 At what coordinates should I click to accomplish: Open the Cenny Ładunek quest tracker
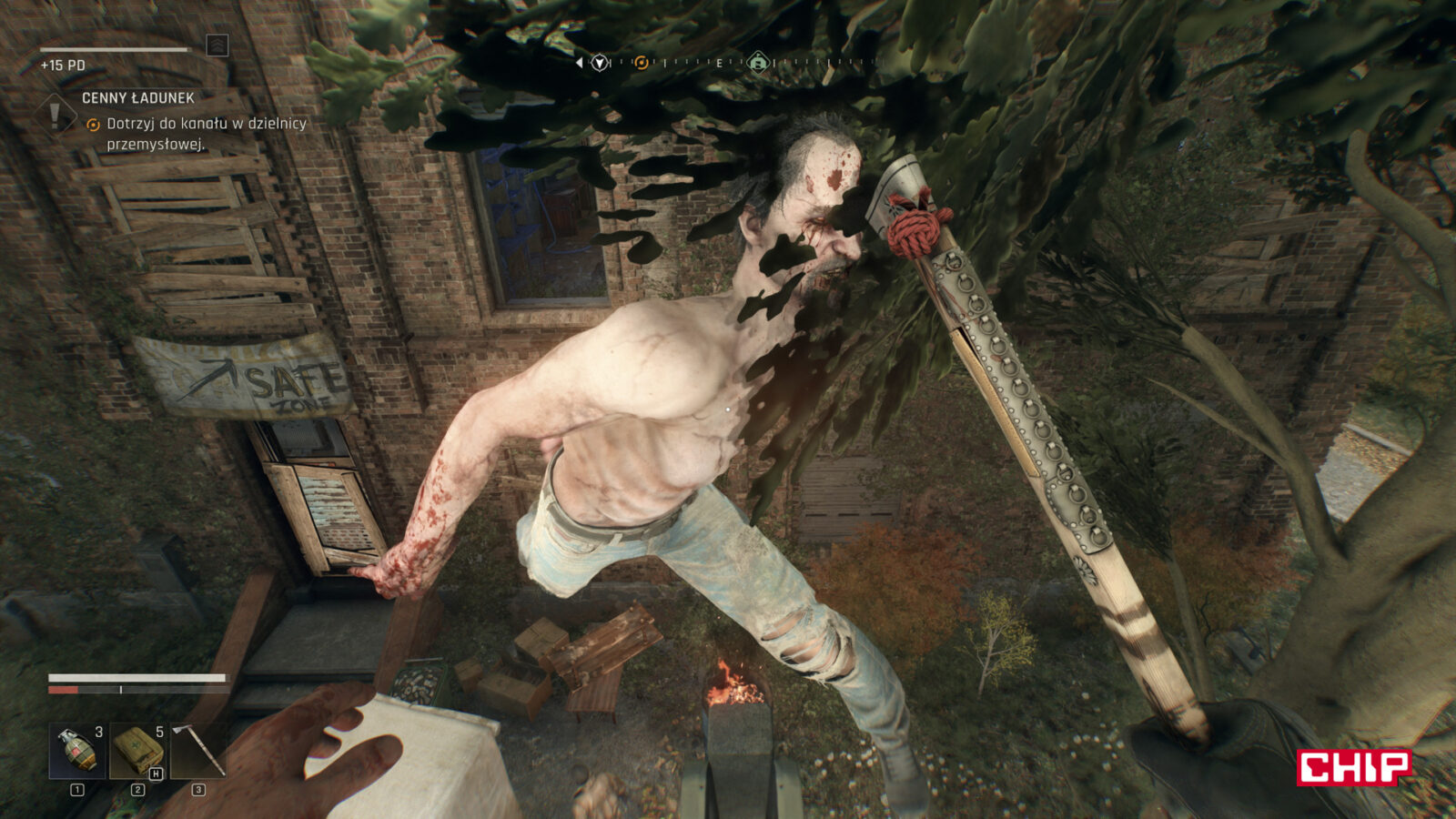138,98
